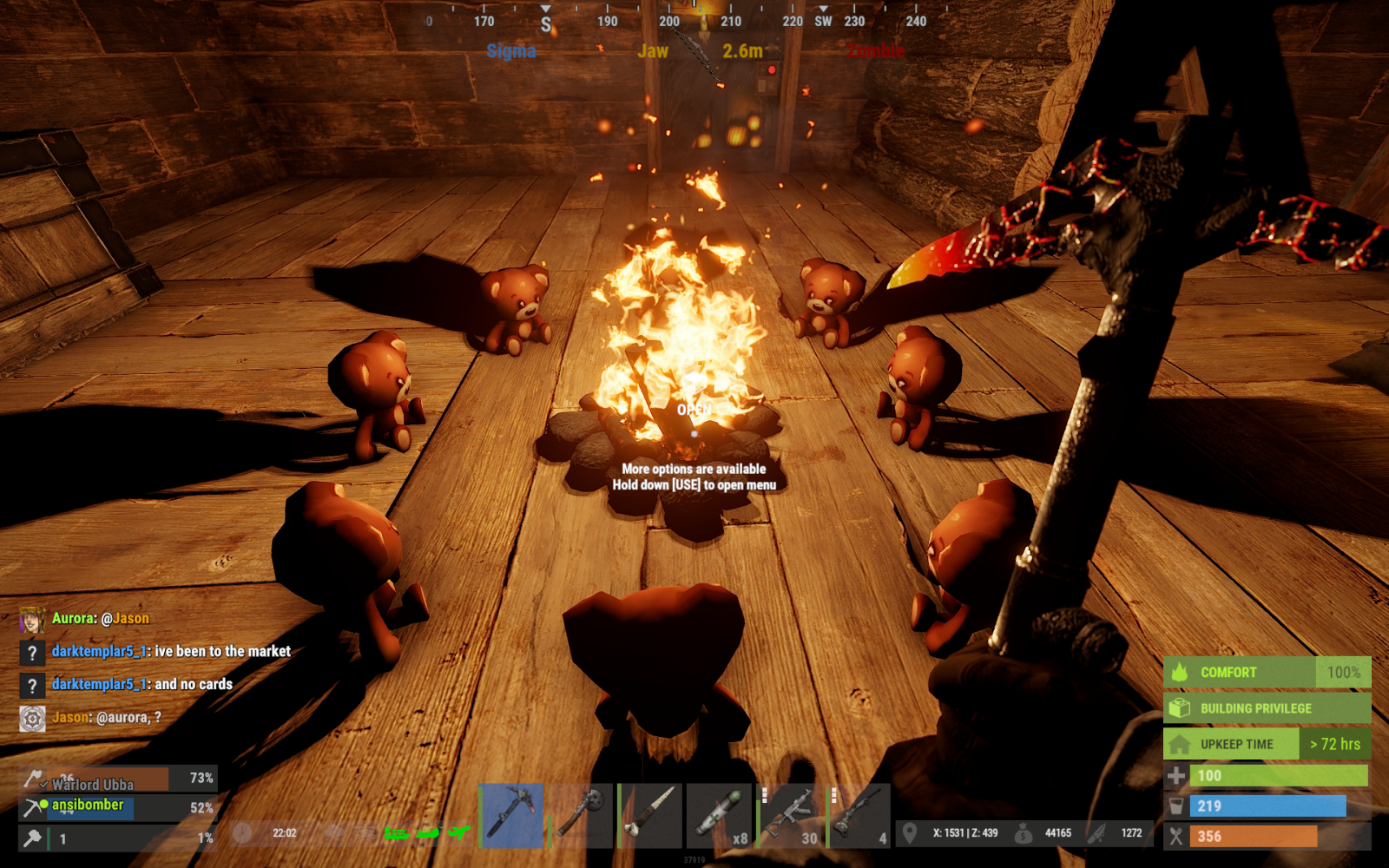The image size is (1389, 868).
Task: Select the stone hatchet hotbar slot
Action: click(x=581, y=816)
